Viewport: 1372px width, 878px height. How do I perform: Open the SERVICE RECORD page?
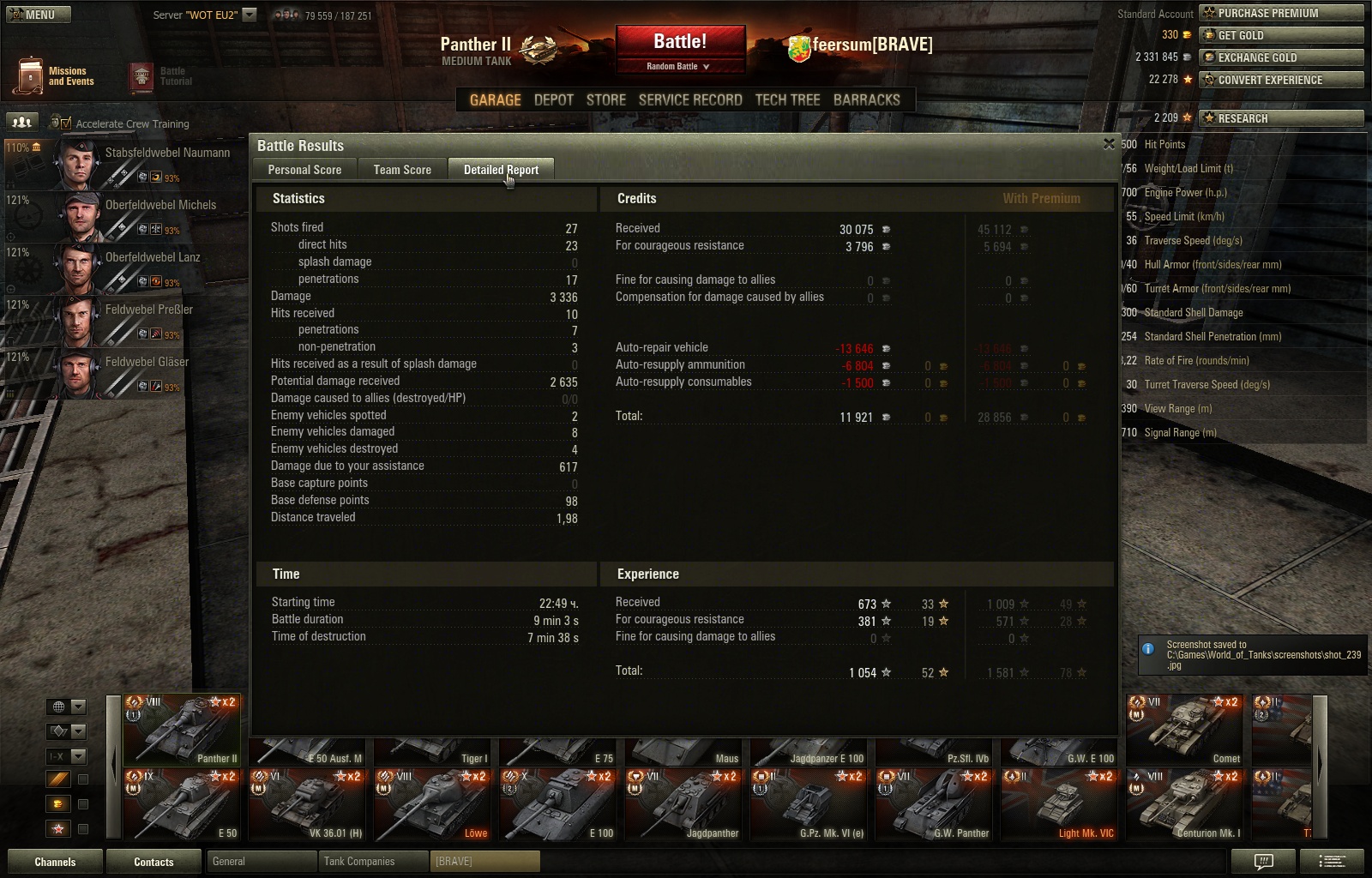pos(689,99)
